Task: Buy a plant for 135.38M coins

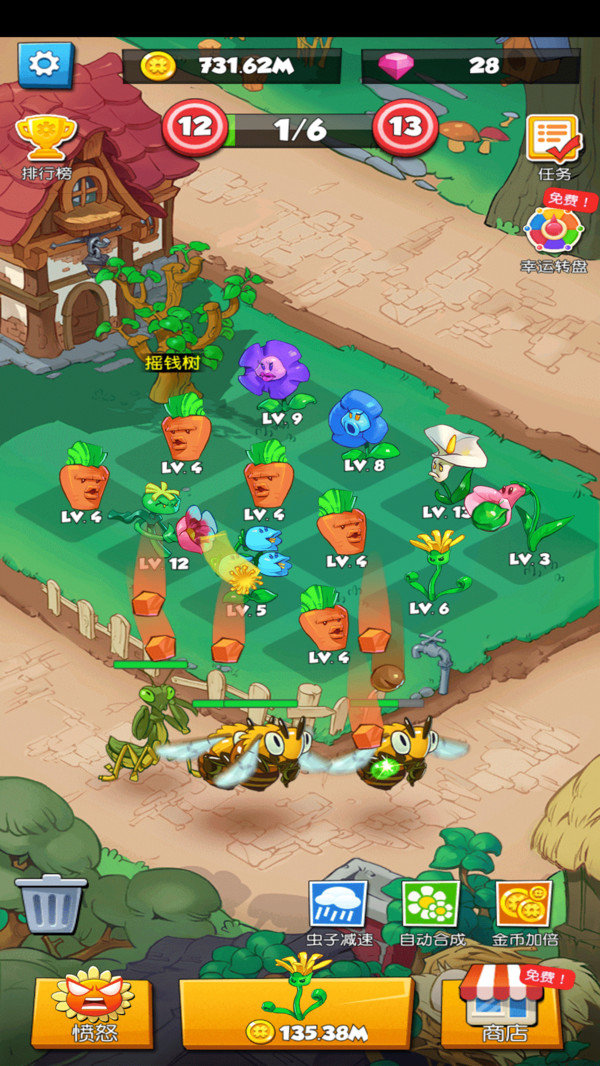Action: click(x=296, y=1011)
